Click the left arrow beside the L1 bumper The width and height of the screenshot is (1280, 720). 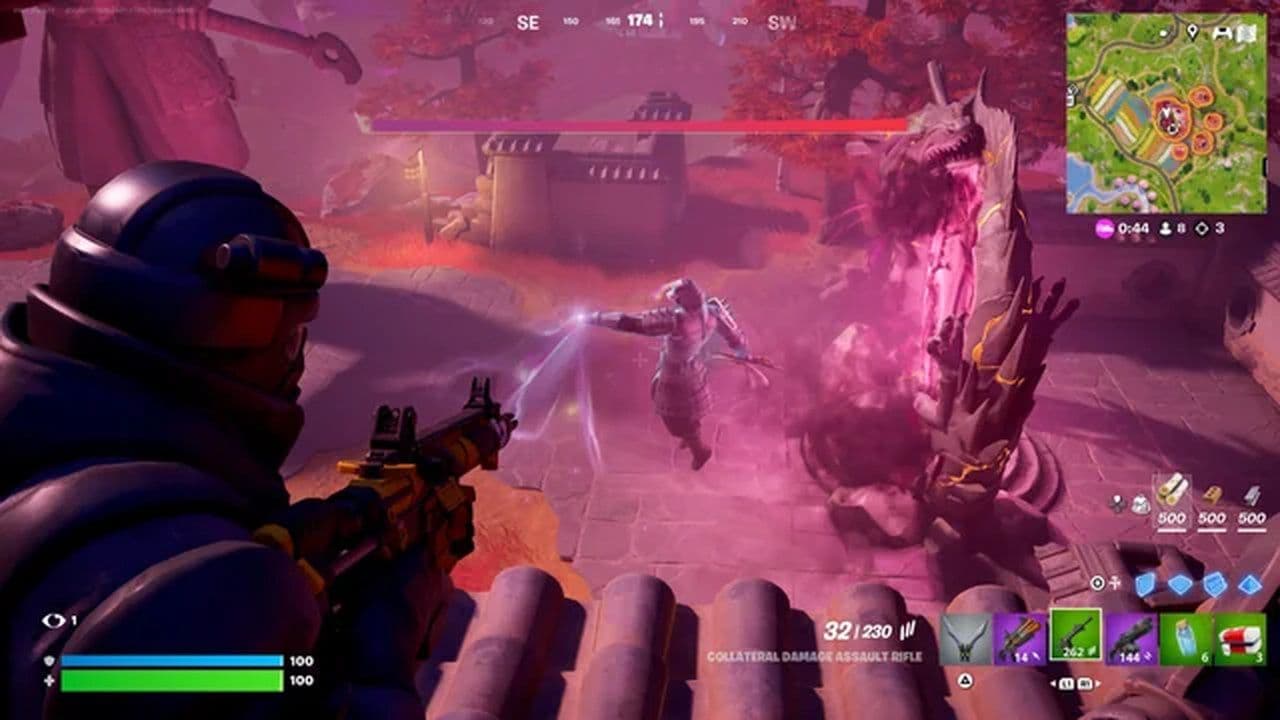tap(1054, 683)
